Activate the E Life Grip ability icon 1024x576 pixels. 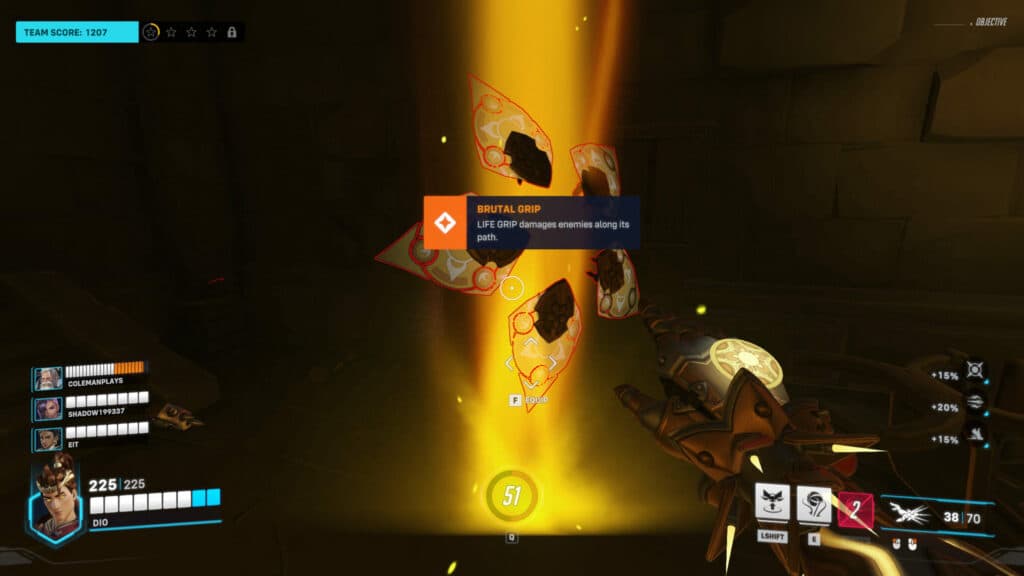[x=814, y=504]
